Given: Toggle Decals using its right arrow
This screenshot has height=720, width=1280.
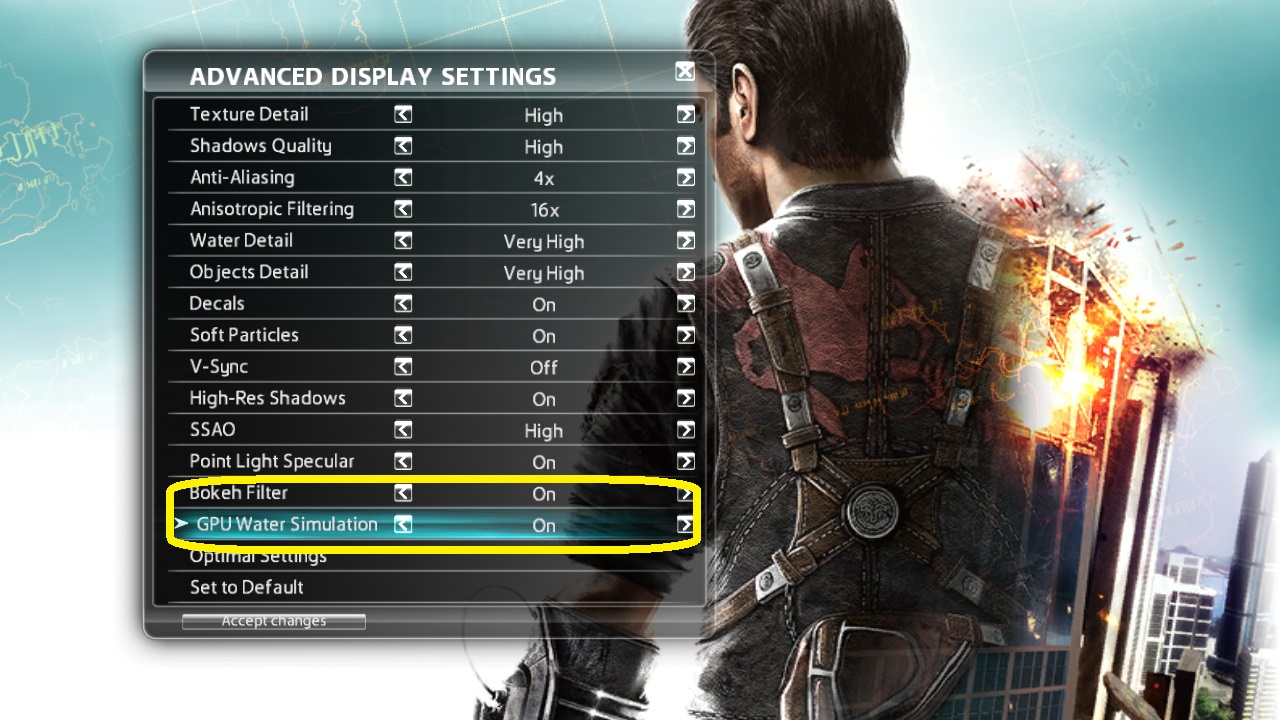Looking at the screenshot, I should (685, 304).
